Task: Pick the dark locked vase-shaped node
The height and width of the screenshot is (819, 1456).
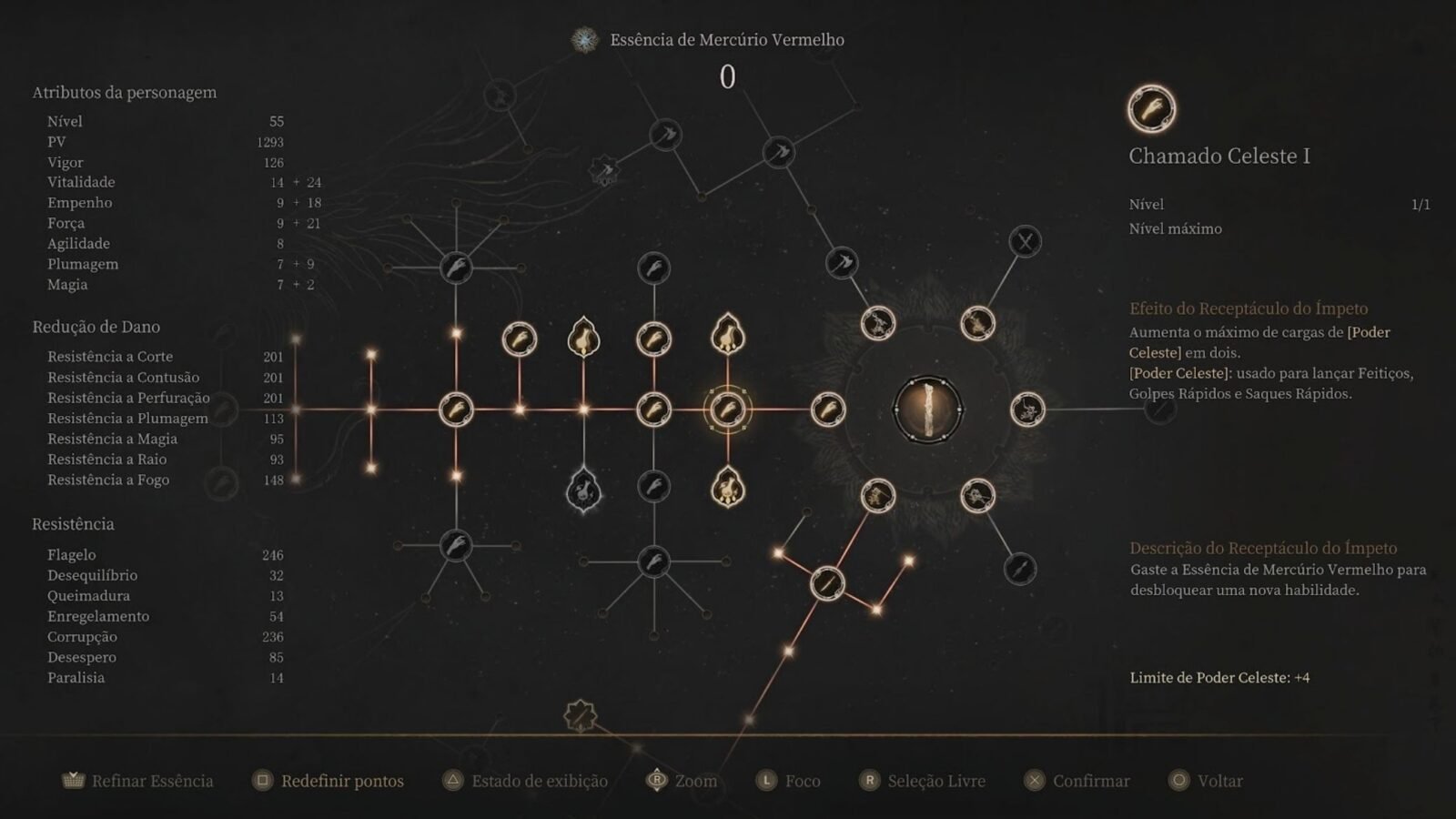Action: (583, 491)
